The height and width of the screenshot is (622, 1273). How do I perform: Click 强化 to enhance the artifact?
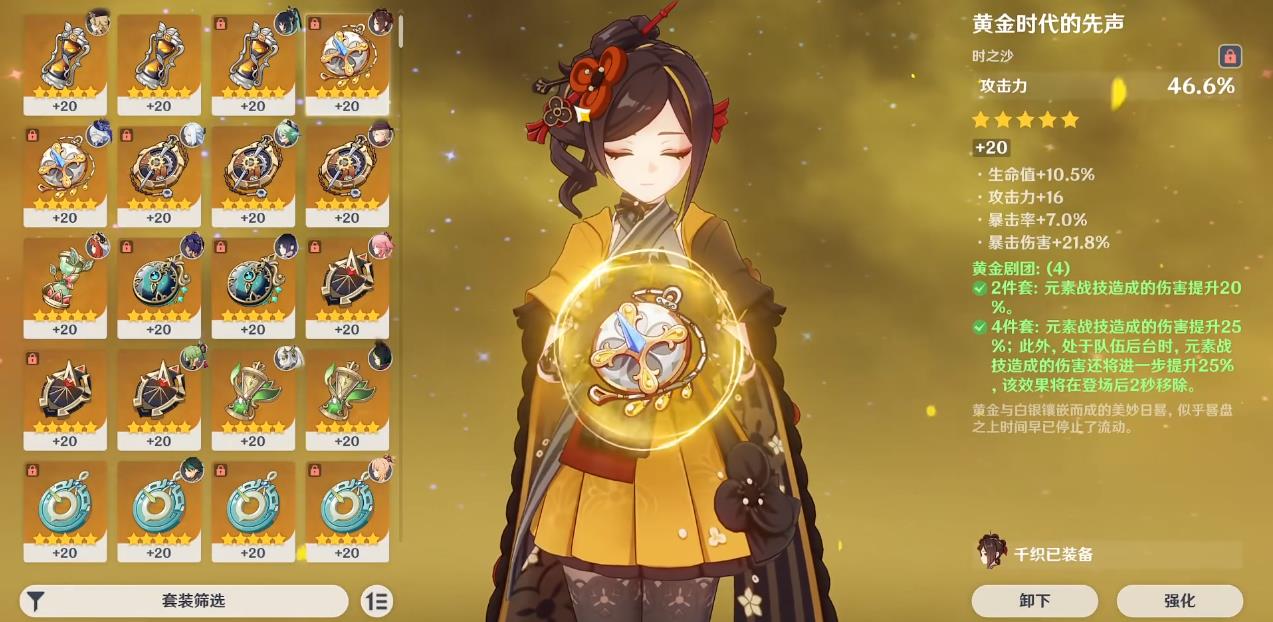pyautogui.click(x=1179, y=601)
